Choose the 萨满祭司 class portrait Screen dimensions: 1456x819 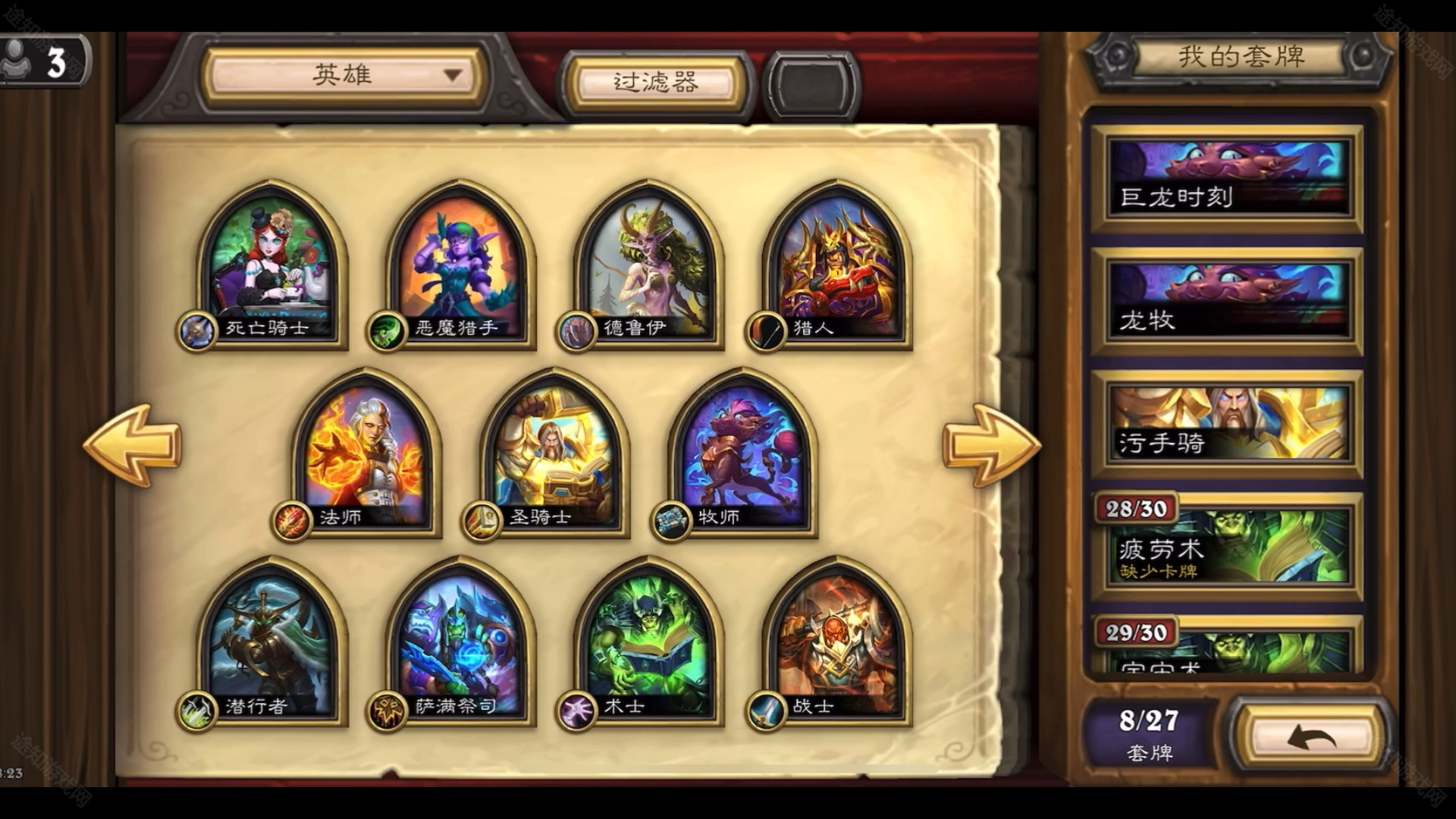pyautogui.click(x=460, y=641)
